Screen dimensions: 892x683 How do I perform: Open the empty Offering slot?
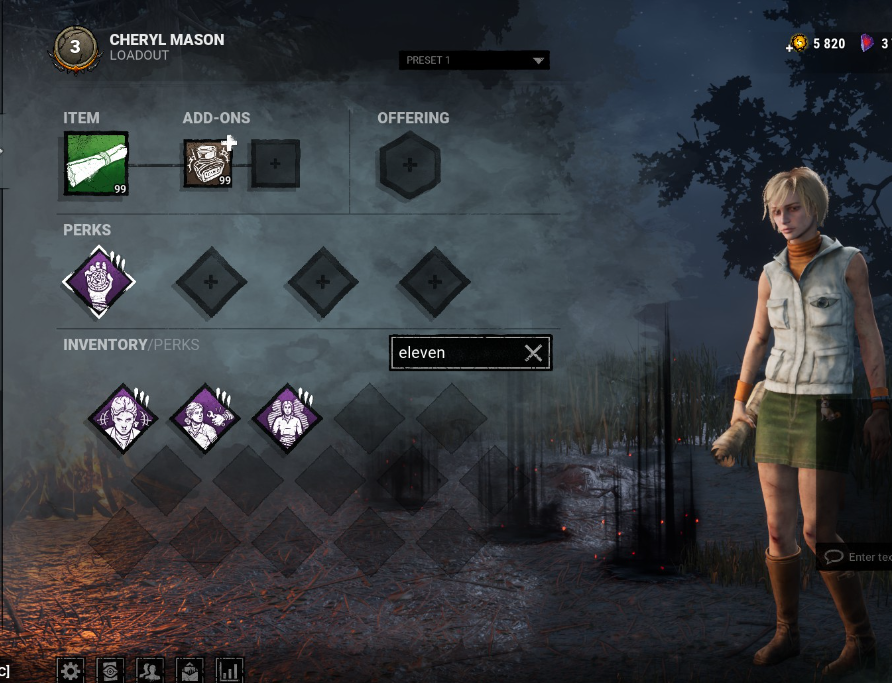(410, 165)
